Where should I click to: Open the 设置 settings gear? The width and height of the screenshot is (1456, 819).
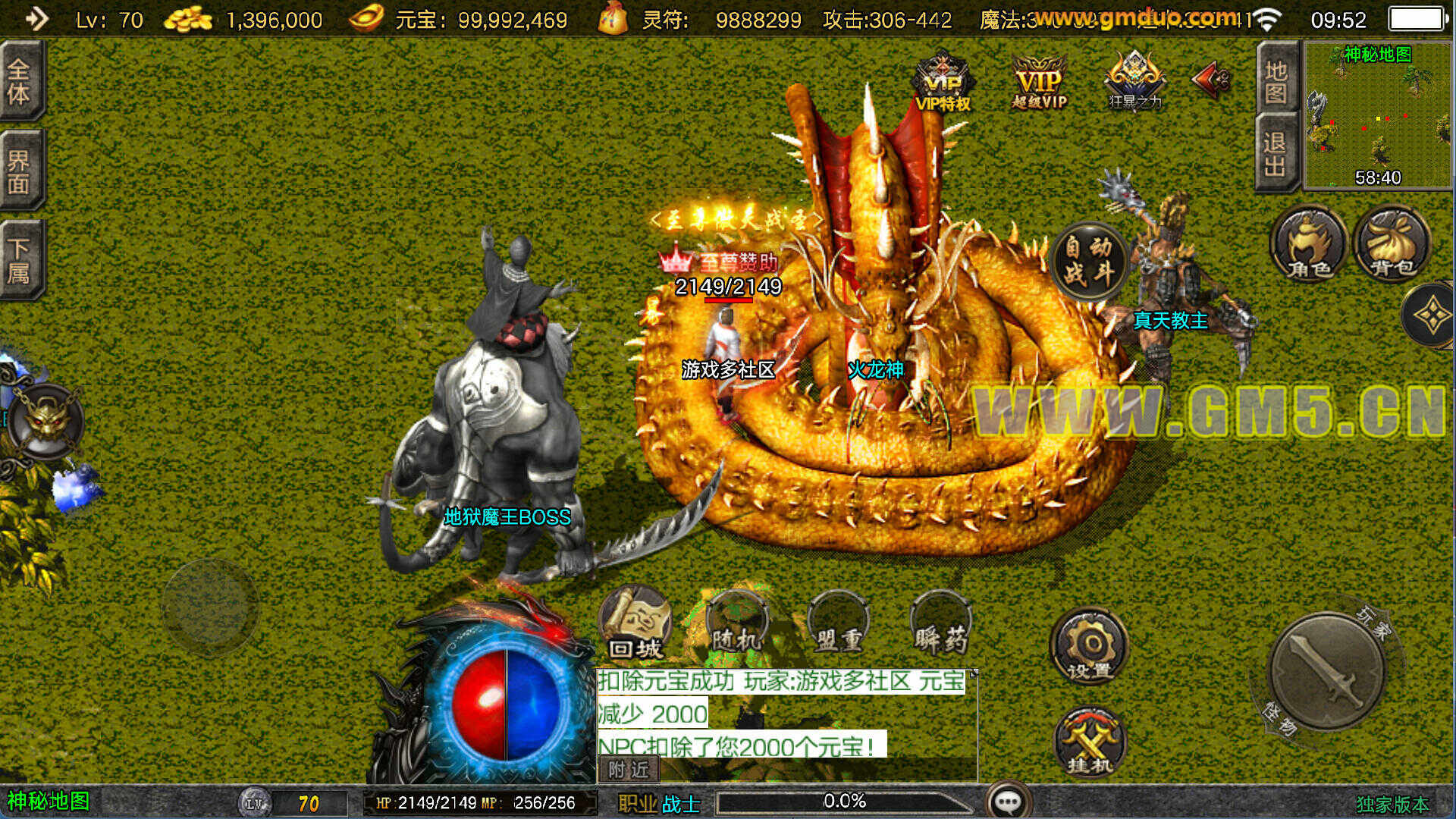point(1090,647)
